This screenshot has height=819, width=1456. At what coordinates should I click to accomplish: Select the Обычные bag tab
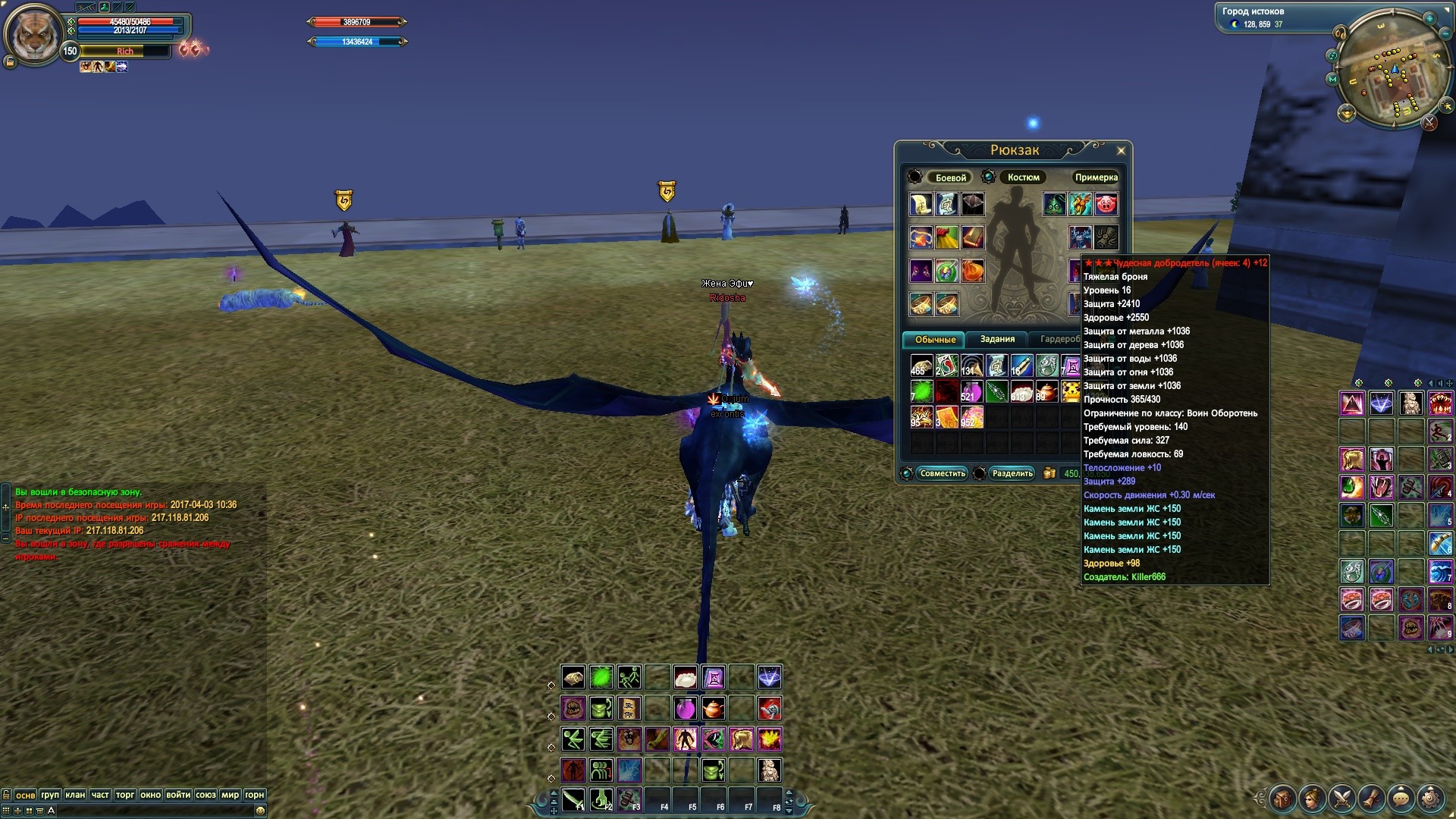934,340
